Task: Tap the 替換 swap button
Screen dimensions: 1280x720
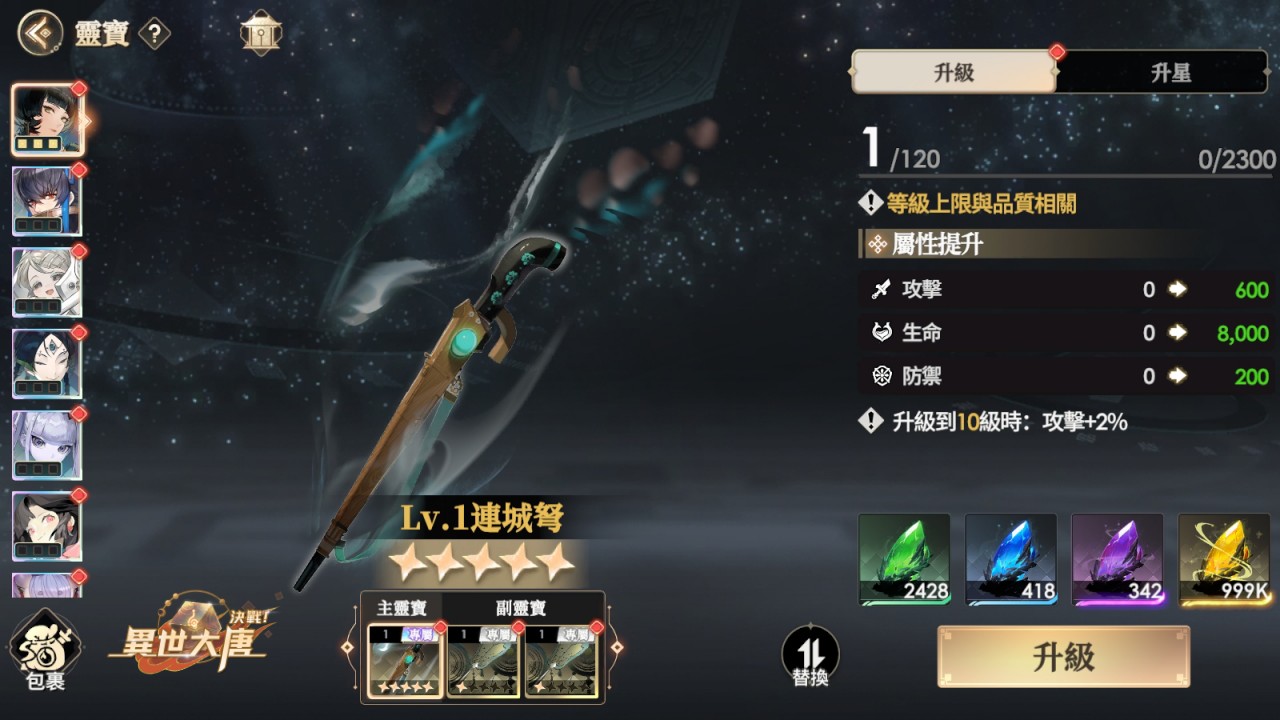Action: tap(810, 656)
